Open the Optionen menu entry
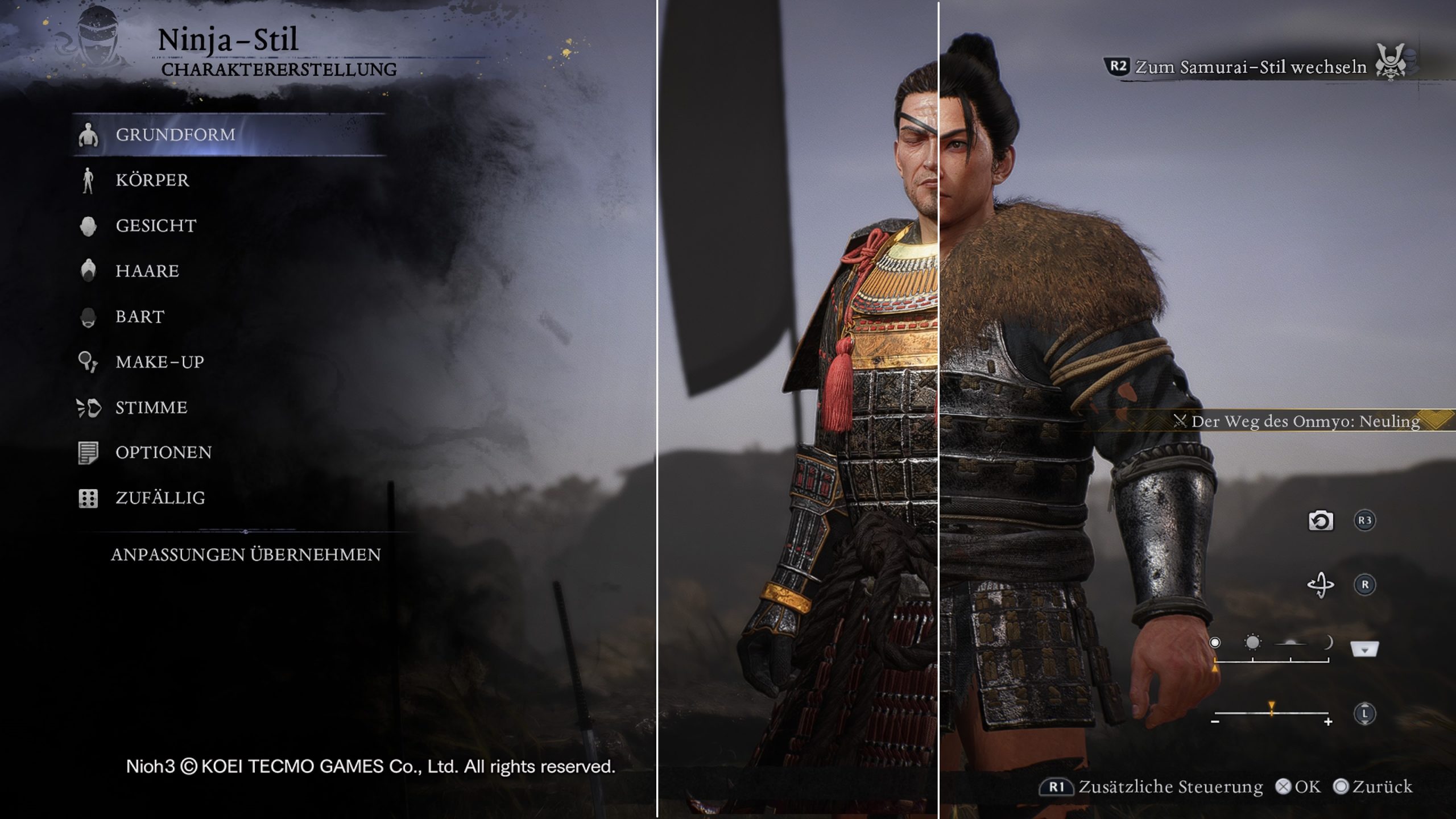Screen dimensions: 1456x819 pos(163,453)
